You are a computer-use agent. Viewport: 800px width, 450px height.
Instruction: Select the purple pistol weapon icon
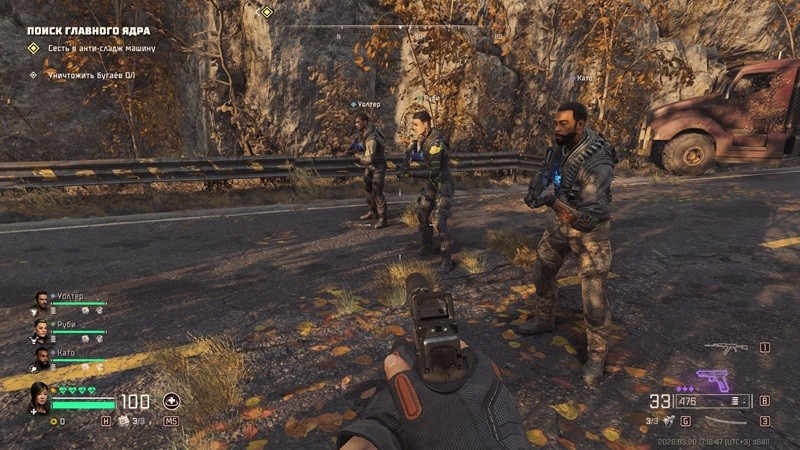point(711,381)
